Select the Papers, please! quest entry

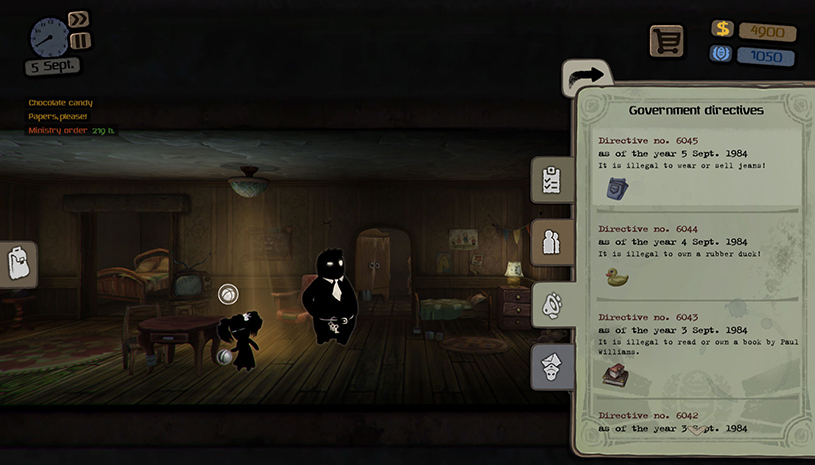tap(58, 117)
